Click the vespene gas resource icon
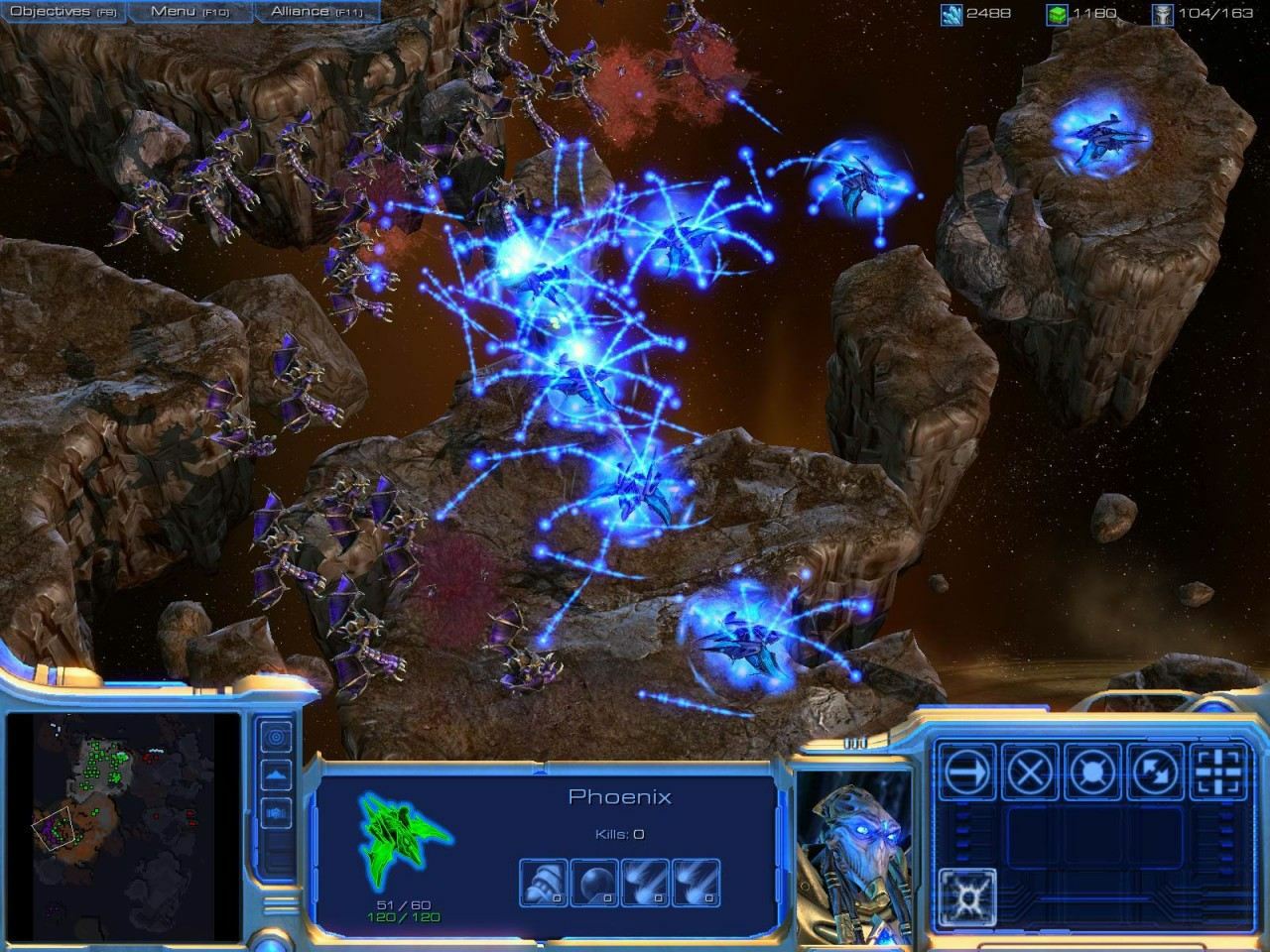1270x952 pixels. tap(1058, 13)
